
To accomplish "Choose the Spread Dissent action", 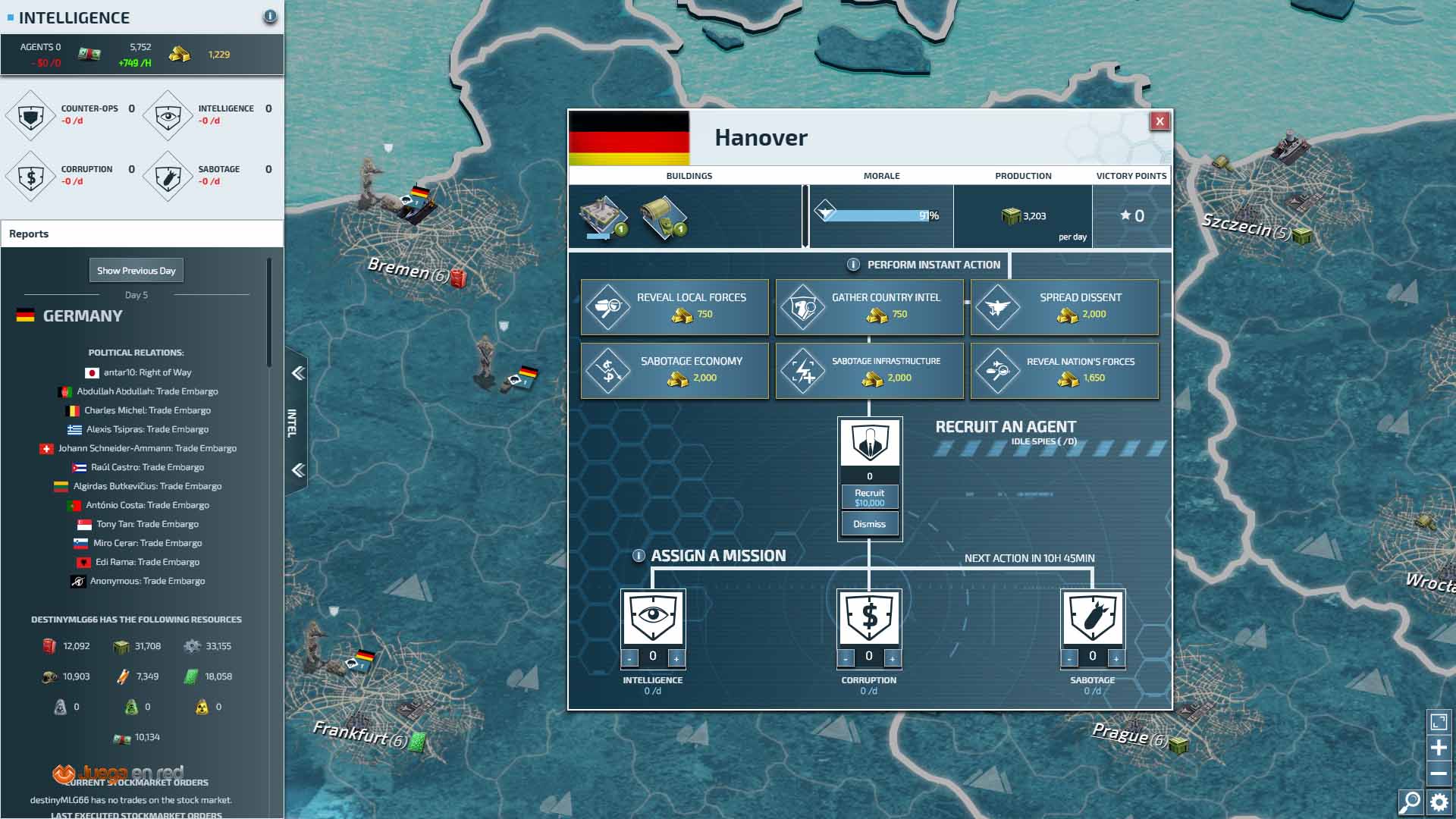I will (x=1064, y=306).
